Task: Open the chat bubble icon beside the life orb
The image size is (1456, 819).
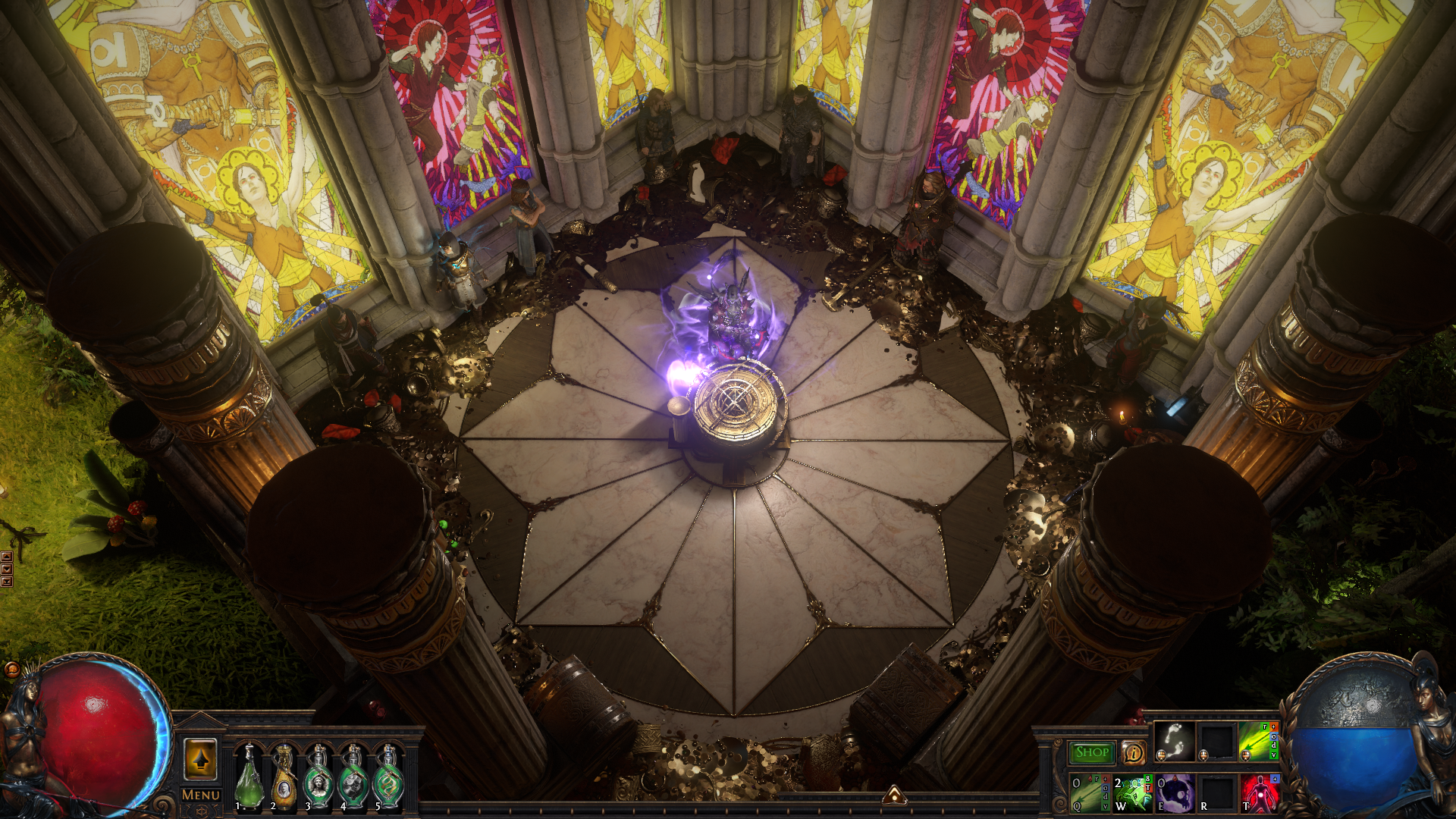Action: [12, 670]
